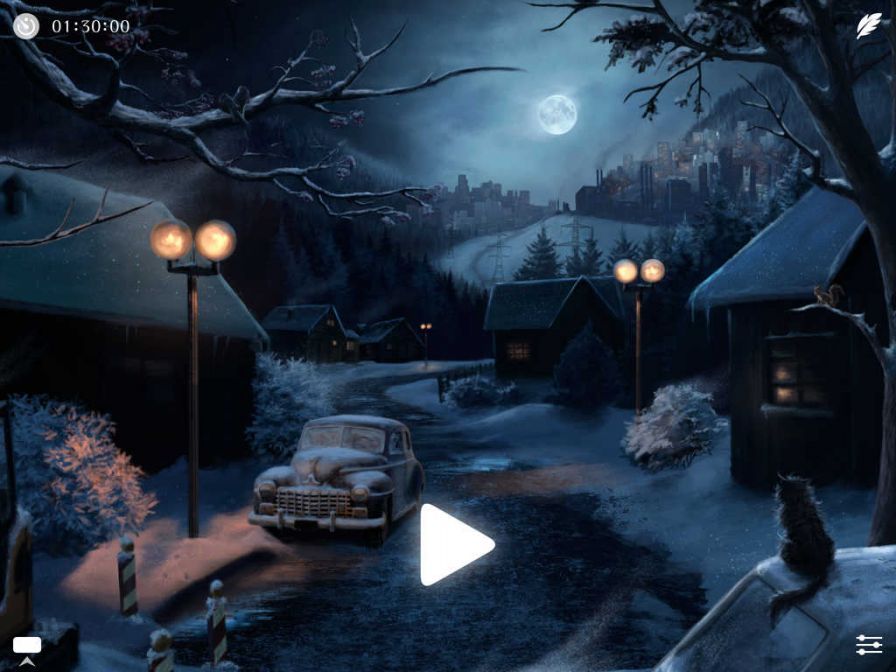Tap the white feather icon
Image resolution: width=896 pixels, height=672 pixels.
pyautogui.click(x=868, y=27)
